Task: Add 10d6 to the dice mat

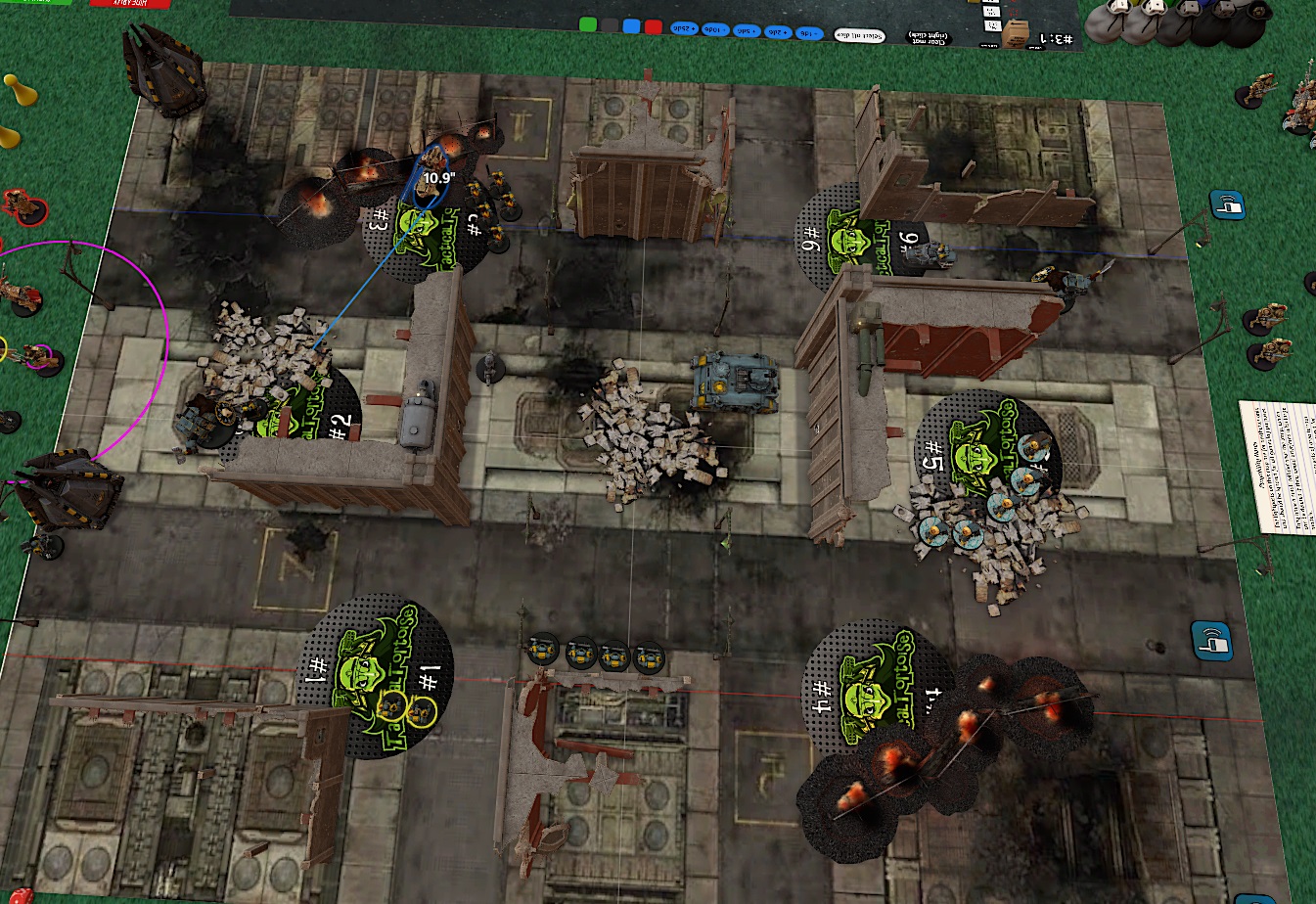Action: coord(714,30)
